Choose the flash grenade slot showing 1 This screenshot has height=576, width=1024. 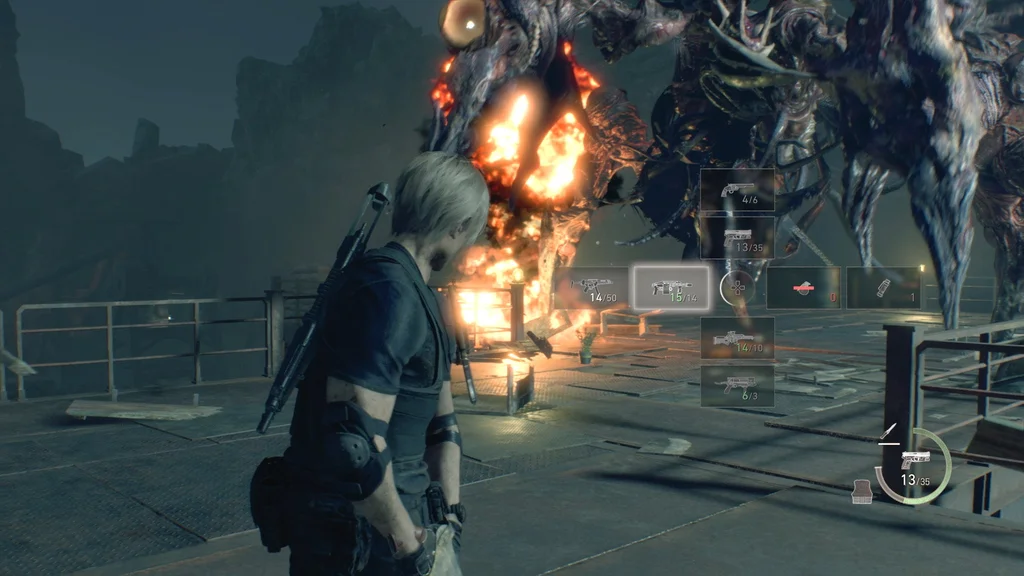(883, 288)
